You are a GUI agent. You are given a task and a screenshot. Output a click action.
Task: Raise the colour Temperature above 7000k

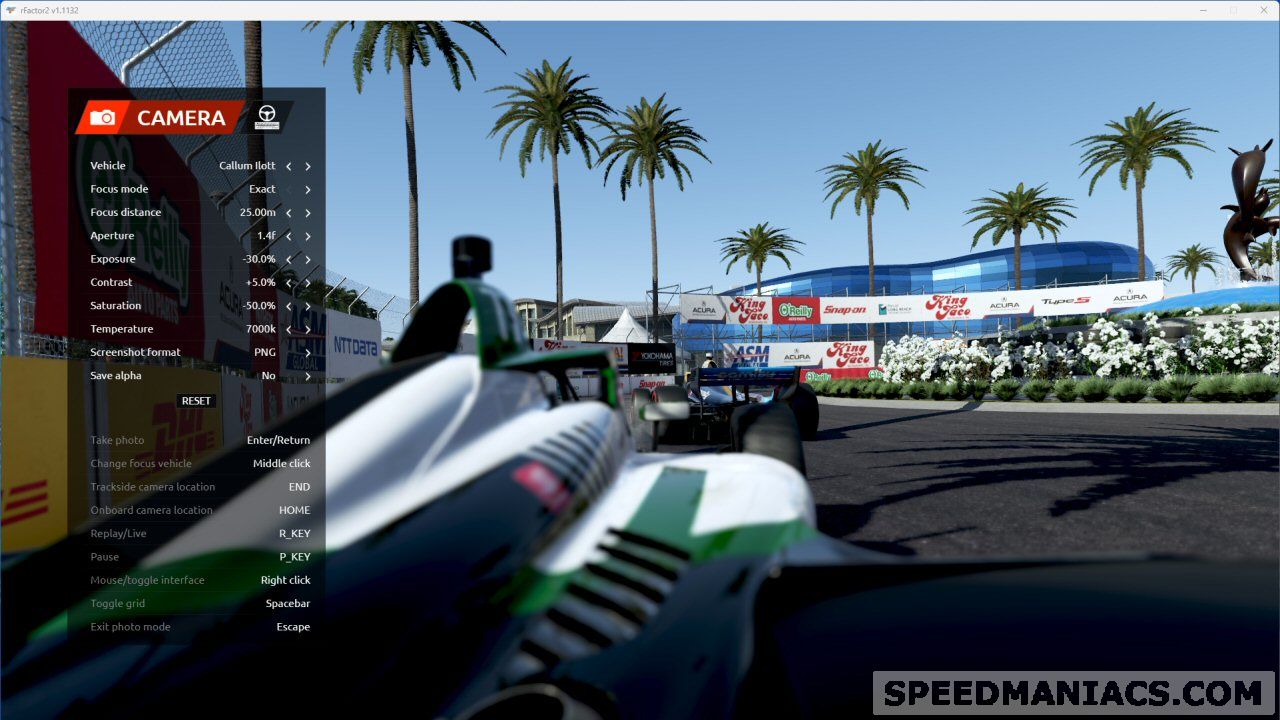pyautogui.click(x=308, y=329)
